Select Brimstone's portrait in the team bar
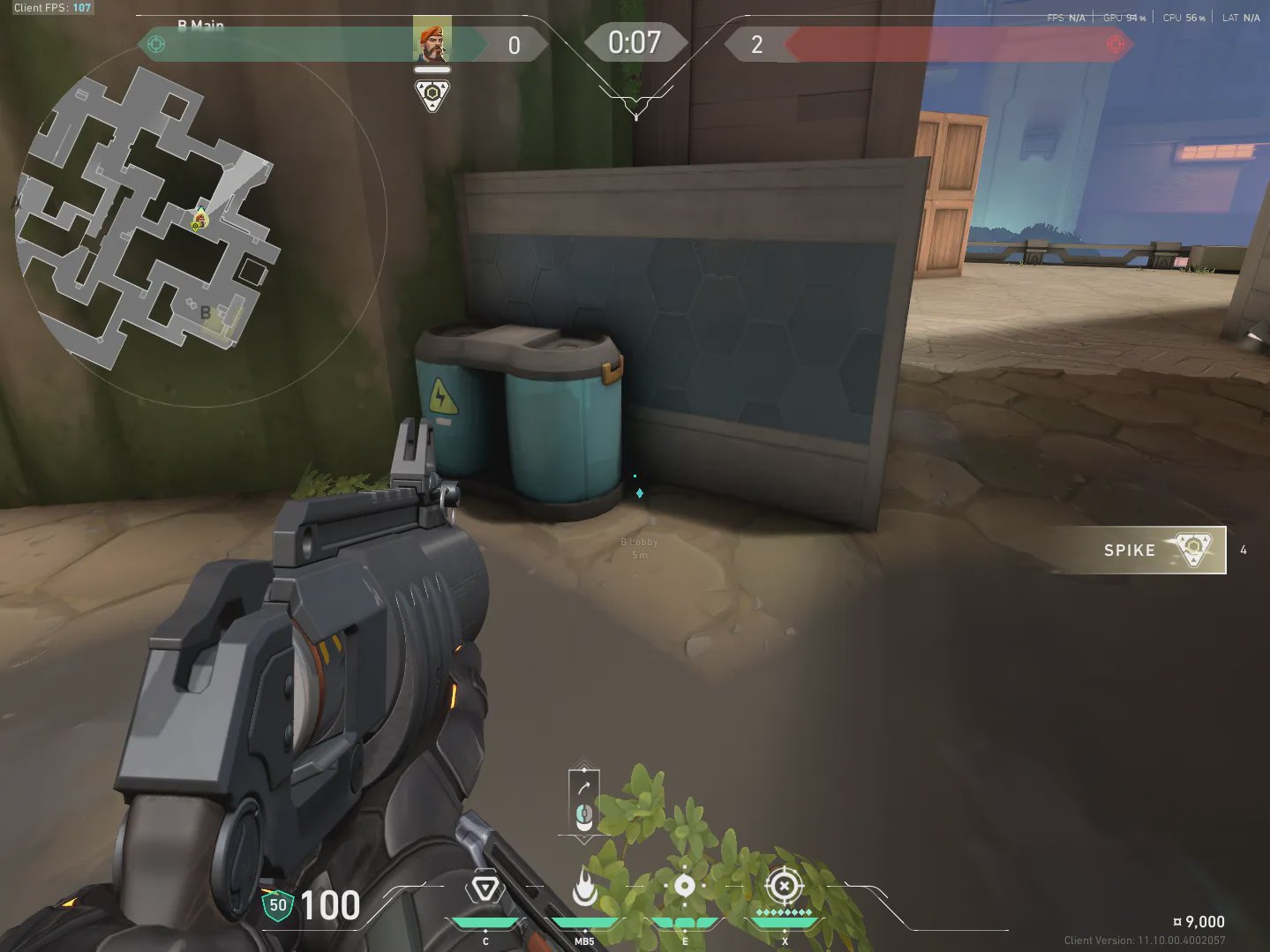This screenshot has width=1270, height=952. (432, 41)
